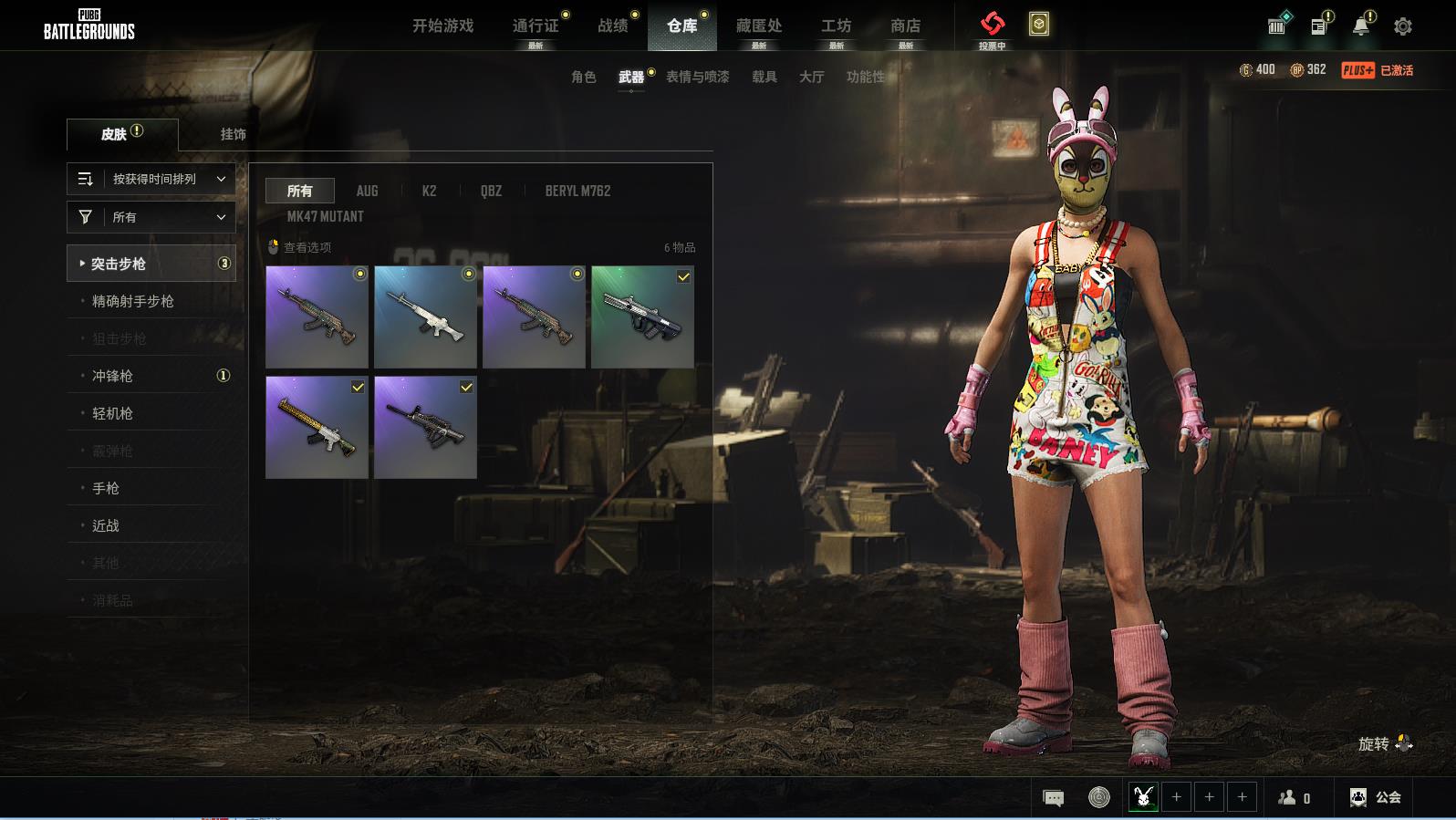Select the 手枪 (Pistol) category
The height and width of the screenshot is (820, 1456).
click(x=106, y=488)
